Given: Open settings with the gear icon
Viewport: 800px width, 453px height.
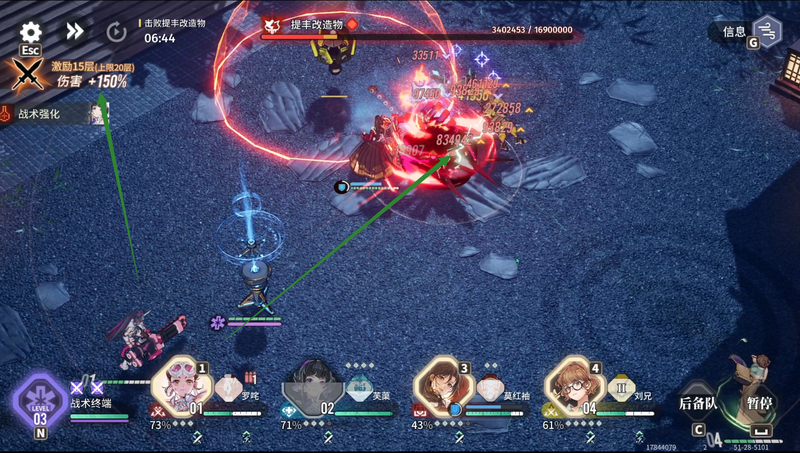Looking at the screenshot, I should (31, 31).
